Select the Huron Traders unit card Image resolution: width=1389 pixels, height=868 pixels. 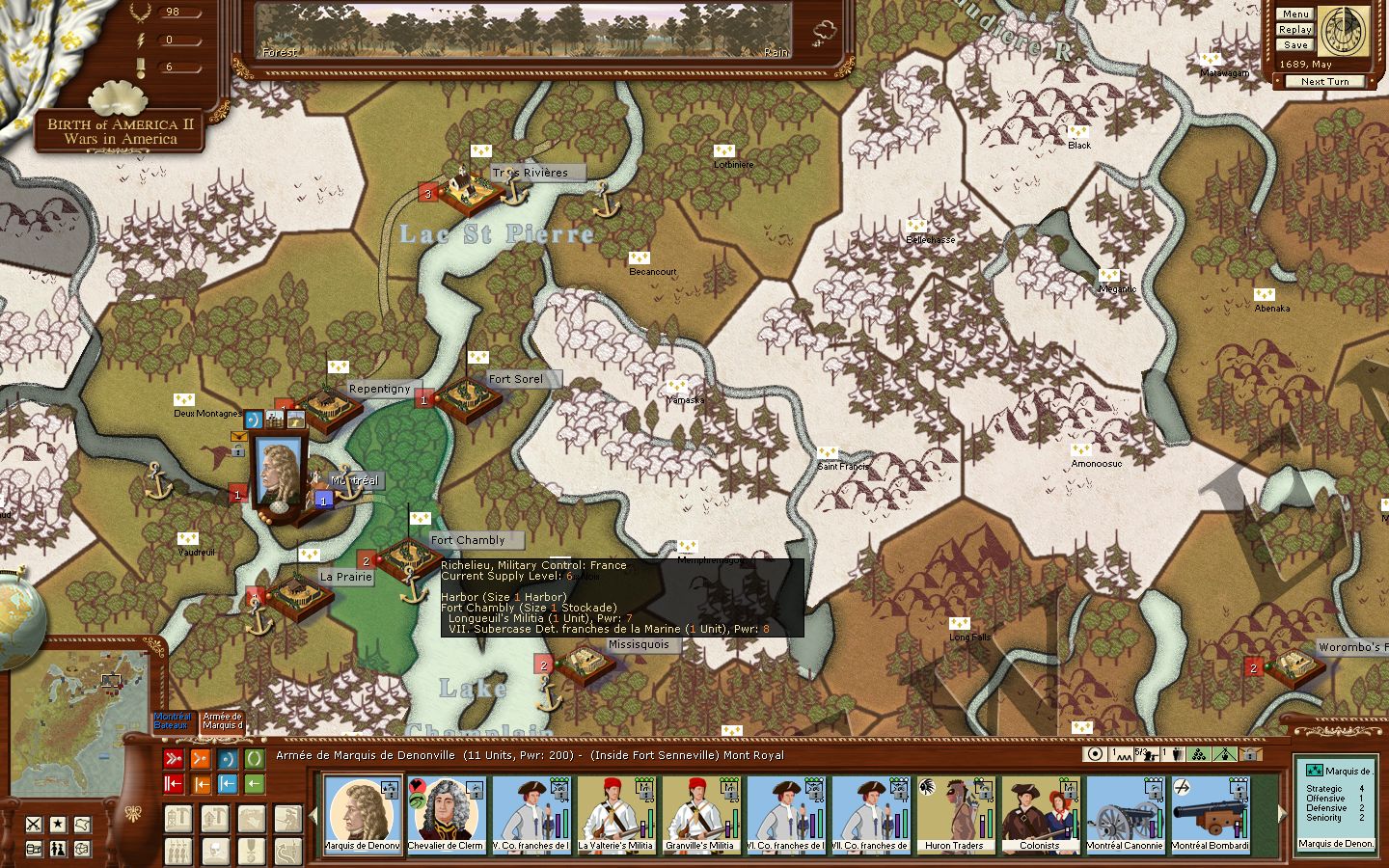[x=954, y=815]
